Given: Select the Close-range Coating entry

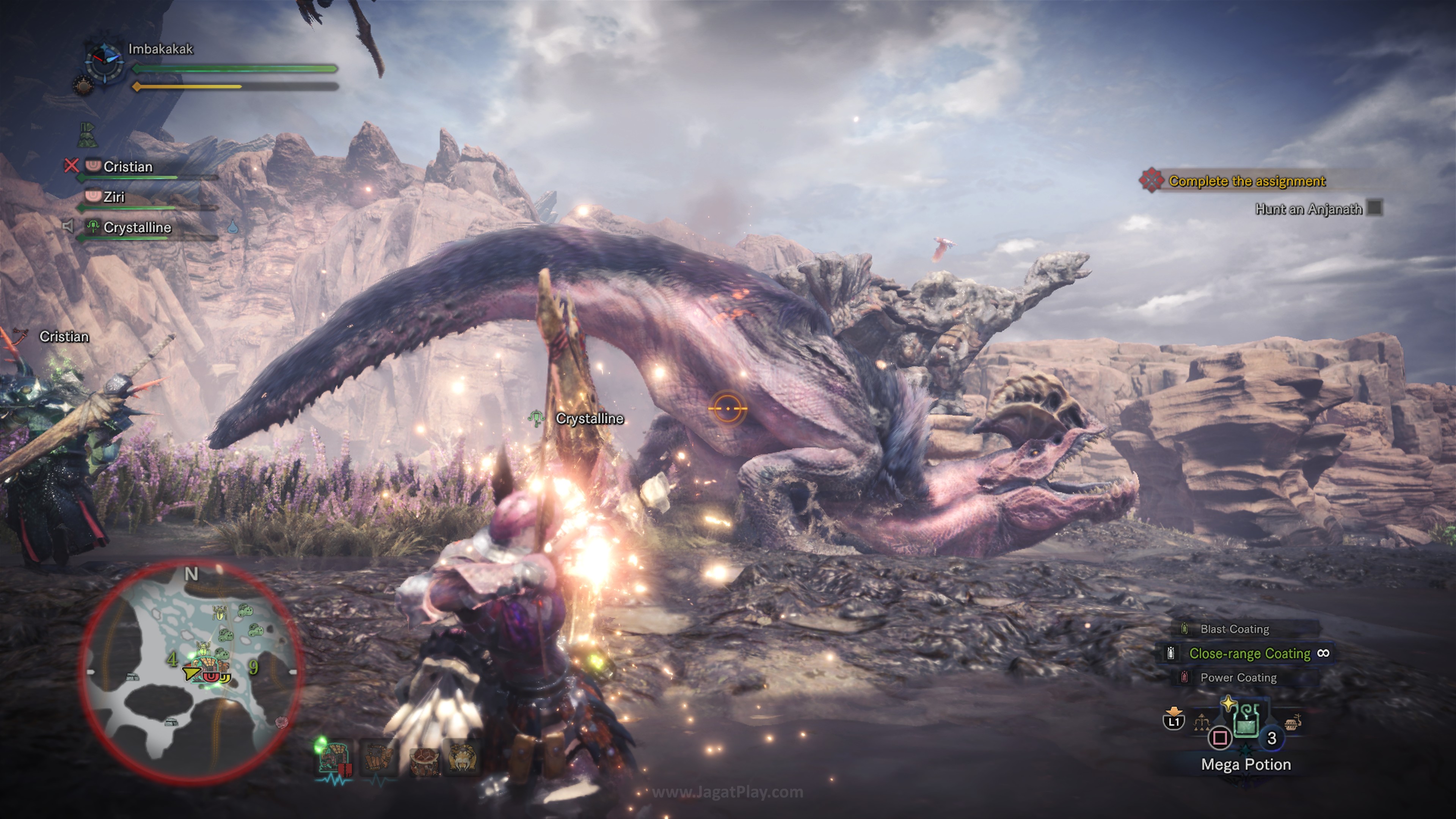Looking at the screenshot, I should tap(1249, 653).
